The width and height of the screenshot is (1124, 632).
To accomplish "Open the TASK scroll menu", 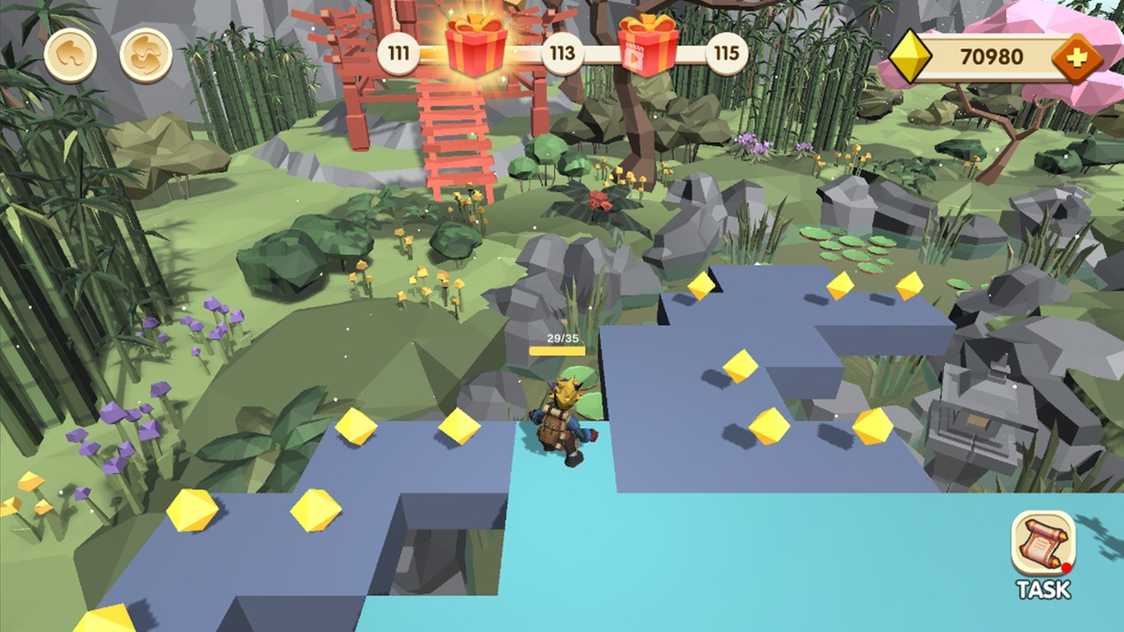I will coord(1043,553).
